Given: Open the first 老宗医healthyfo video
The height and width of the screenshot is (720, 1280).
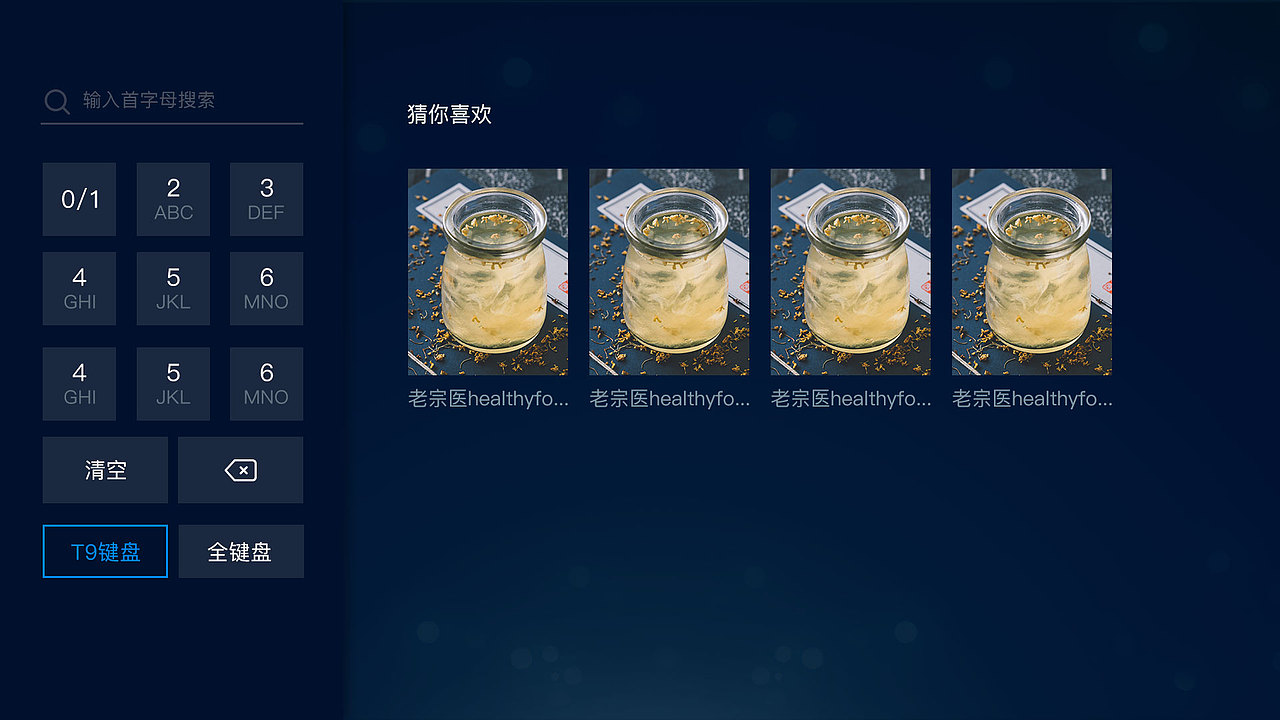Looking at the screenshot, I should click(487, 272).
